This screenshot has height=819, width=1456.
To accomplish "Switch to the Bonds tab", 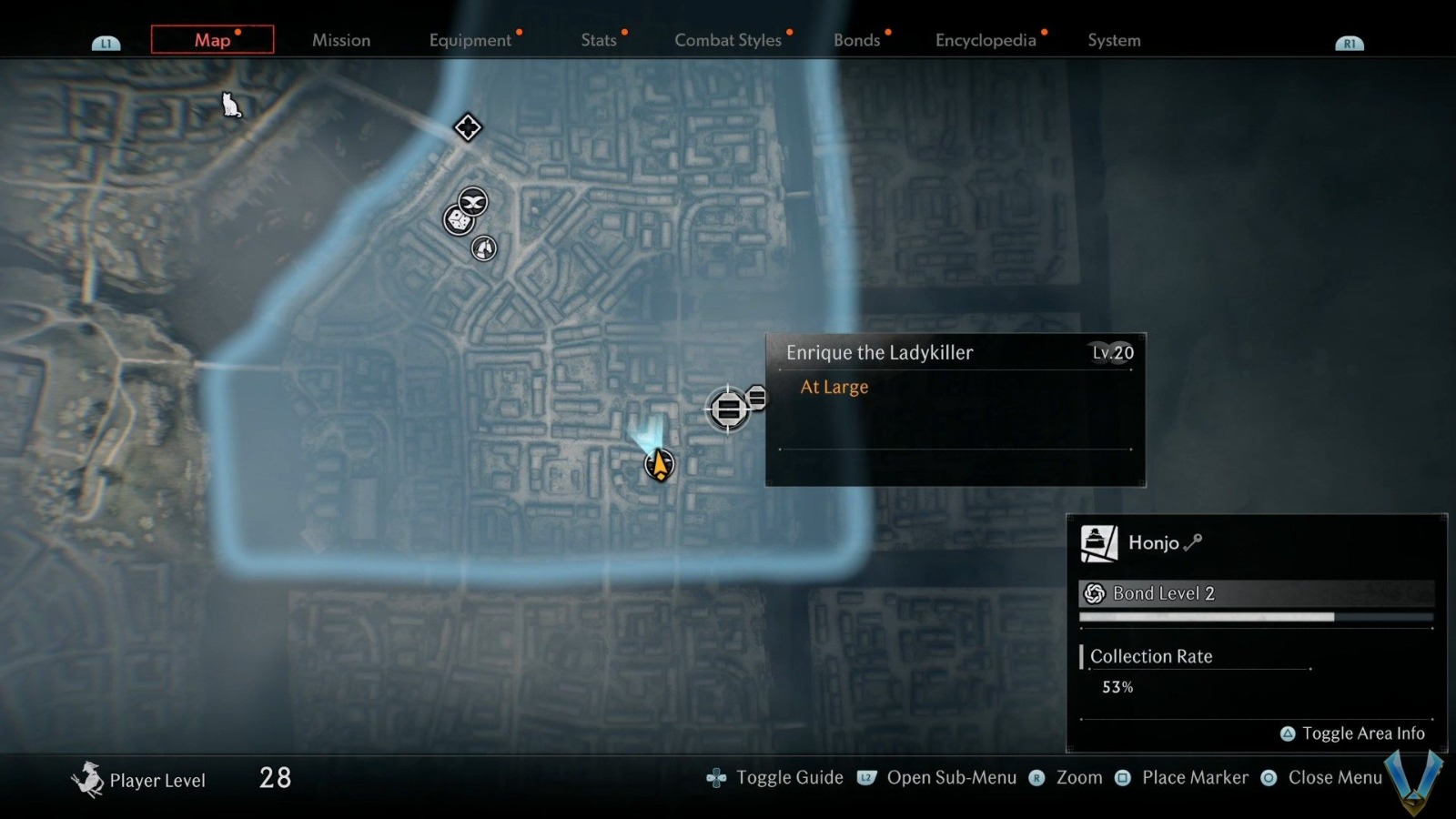I will [856, 40].
